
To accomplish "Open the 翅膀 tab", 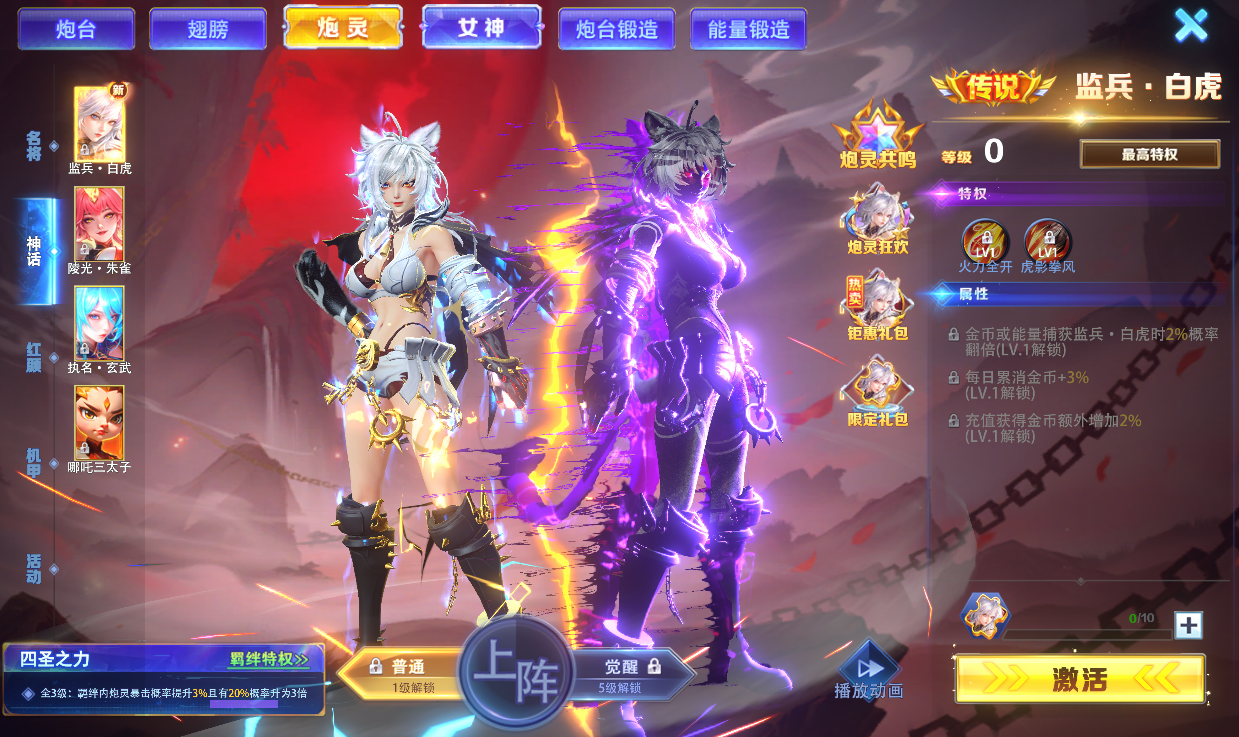I will 208,29.
